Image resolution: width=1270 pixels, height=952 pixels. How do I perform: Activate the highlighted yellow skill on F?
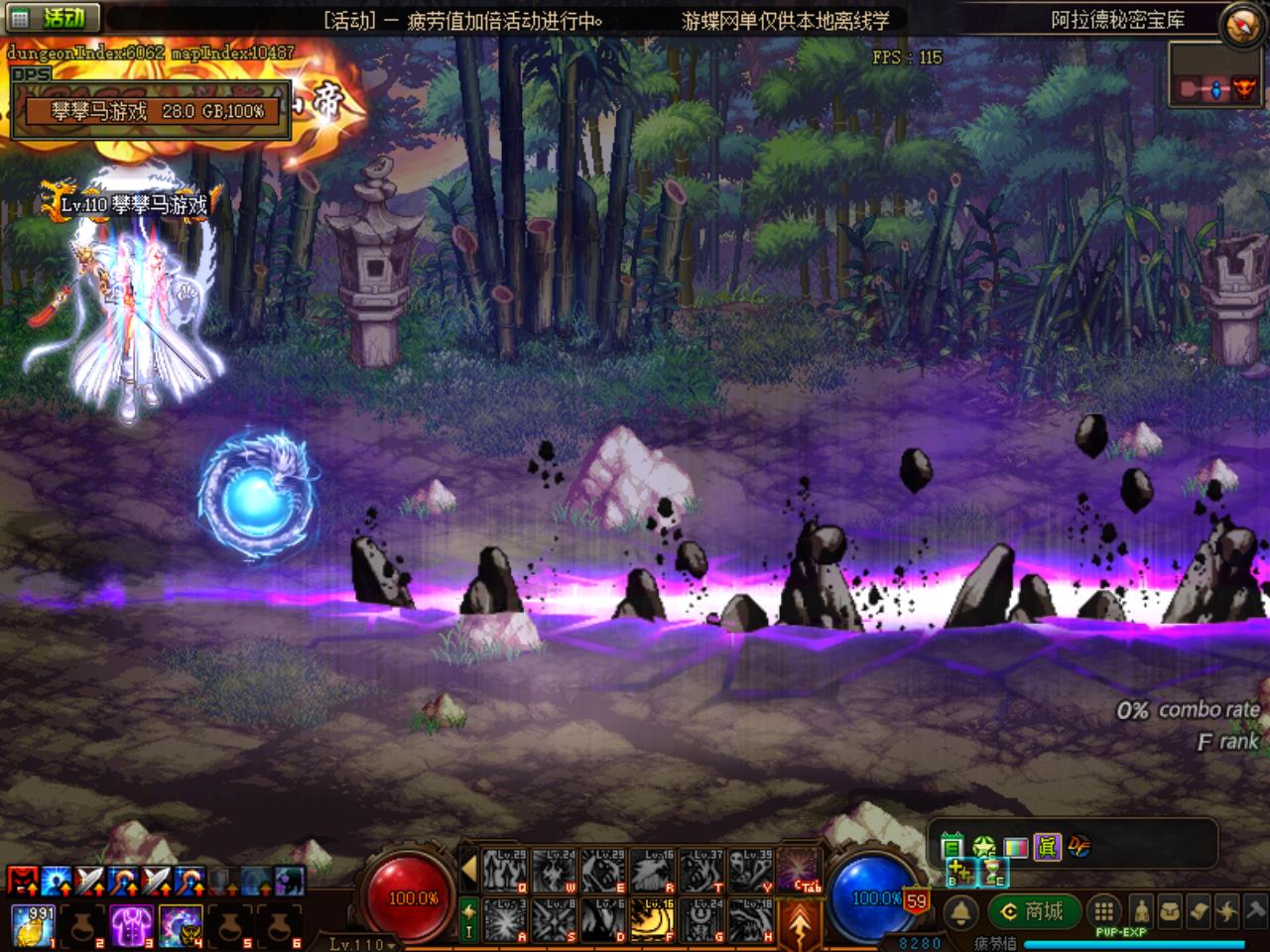coord(652,919)
